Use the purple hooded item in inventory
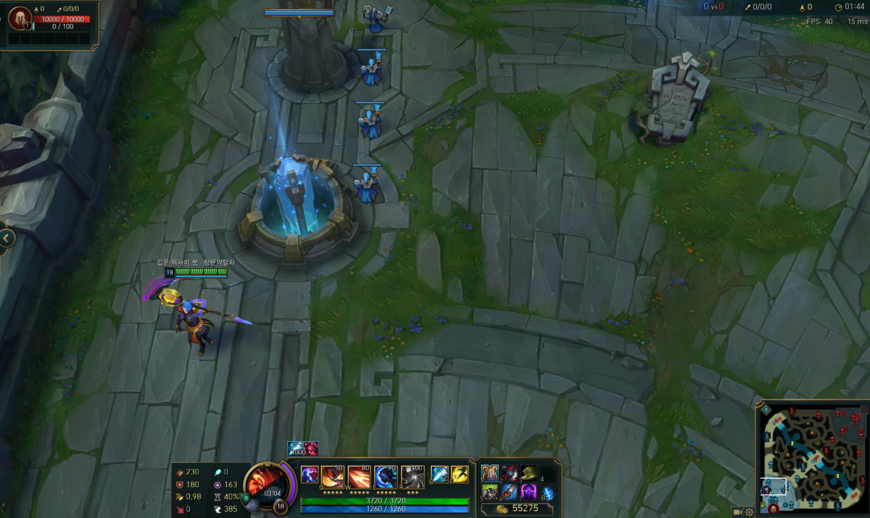The width and height of the screenshot is (870, 518). (528, 491)
